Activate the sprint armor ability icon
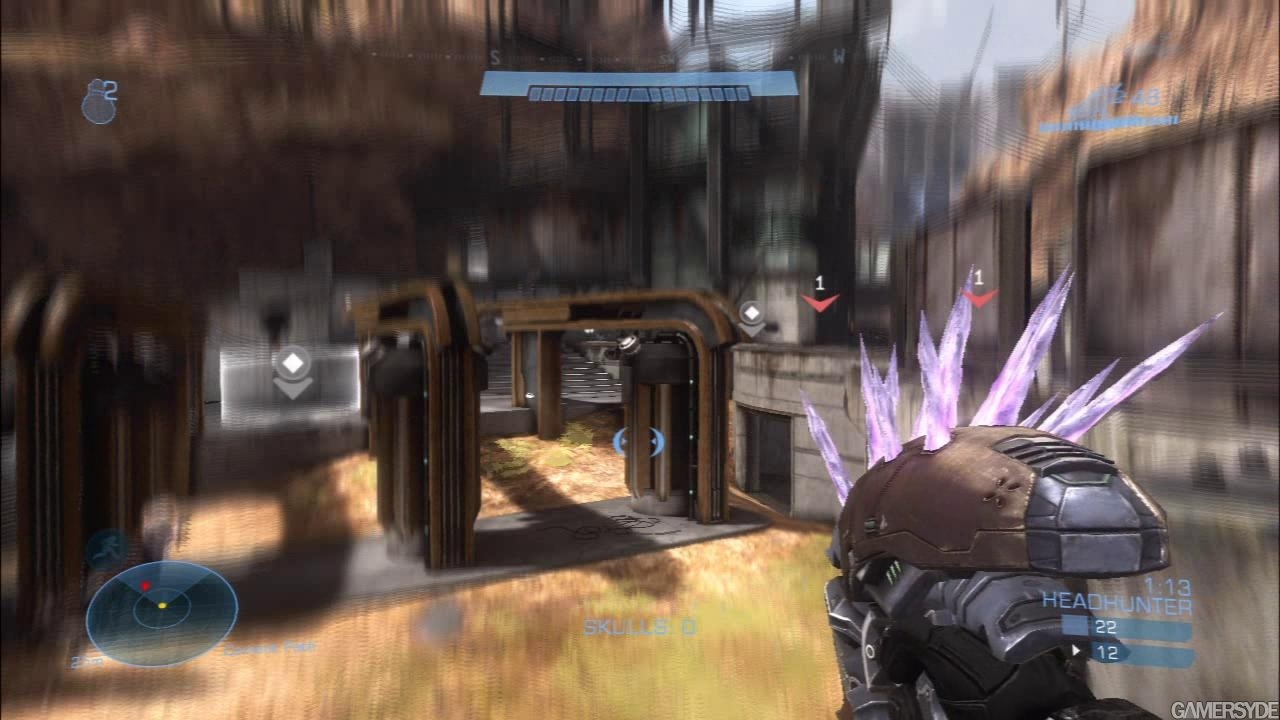 [105, 549]
